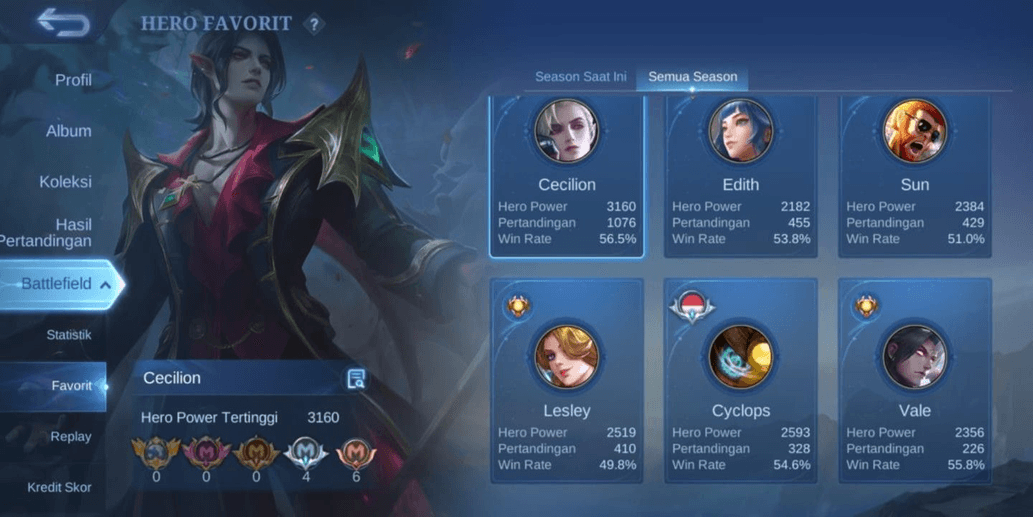This screenshot has width=1033, height=517.
Task: Open the Cyclops hero card
Action: 741,380
